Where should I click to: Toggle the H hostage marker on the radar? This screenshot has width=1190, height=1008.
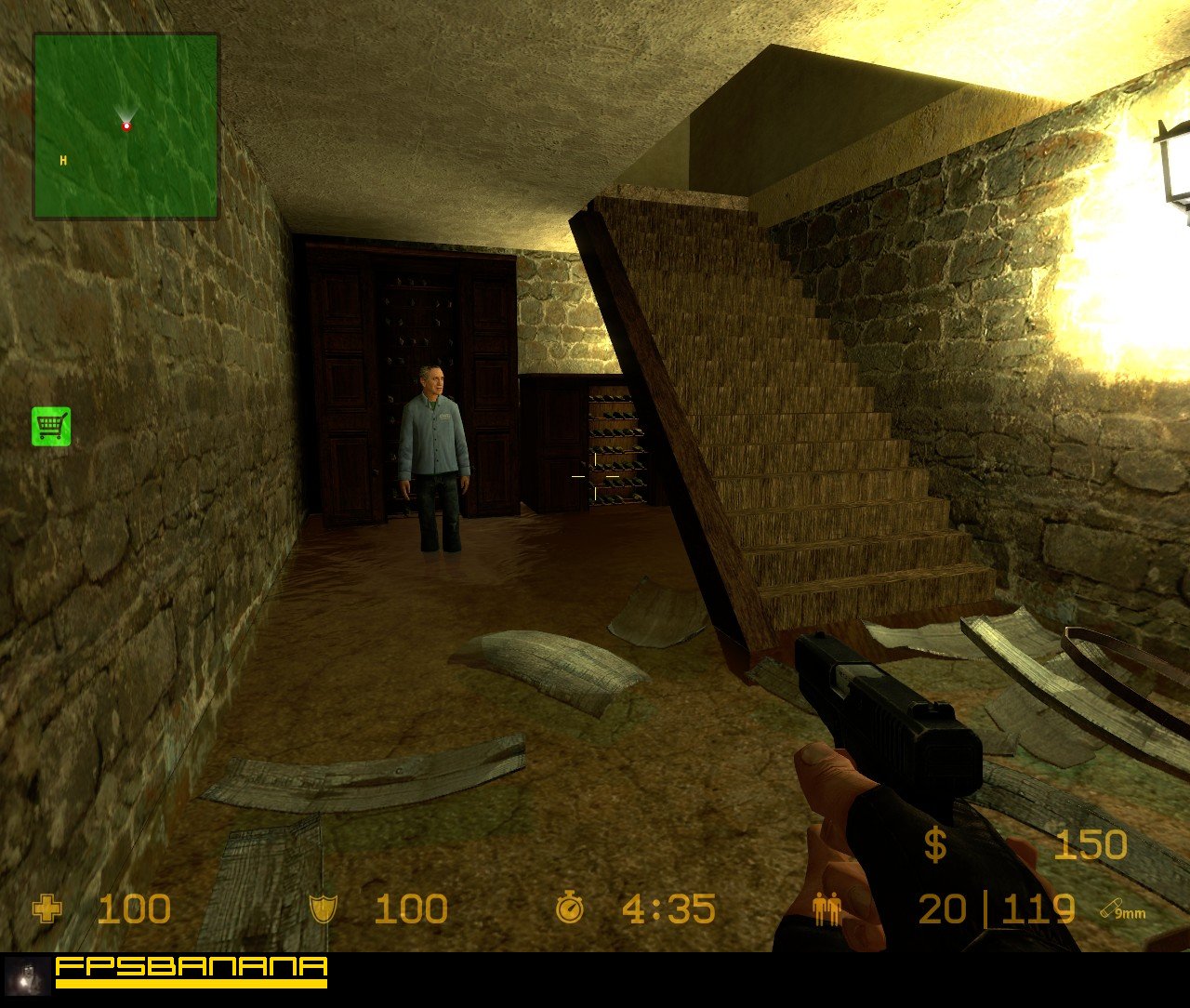[62, 160]
